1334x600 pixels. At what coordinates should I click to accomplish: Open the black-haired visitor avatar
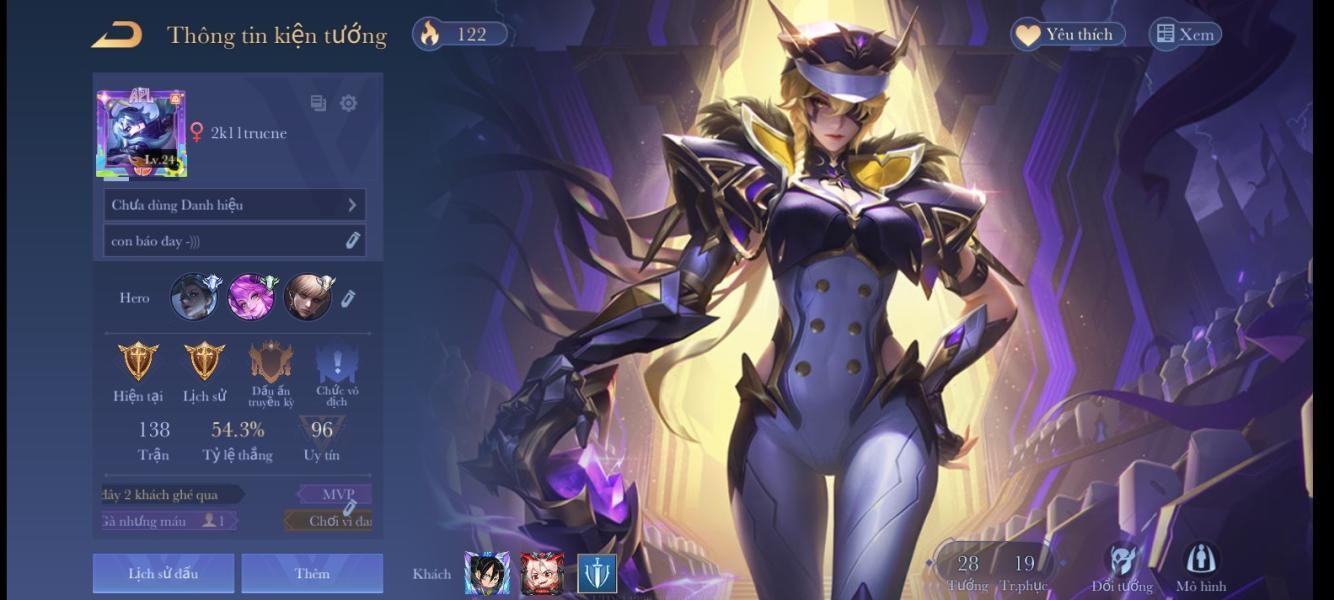pyautogui.click(x=487, y=573)
